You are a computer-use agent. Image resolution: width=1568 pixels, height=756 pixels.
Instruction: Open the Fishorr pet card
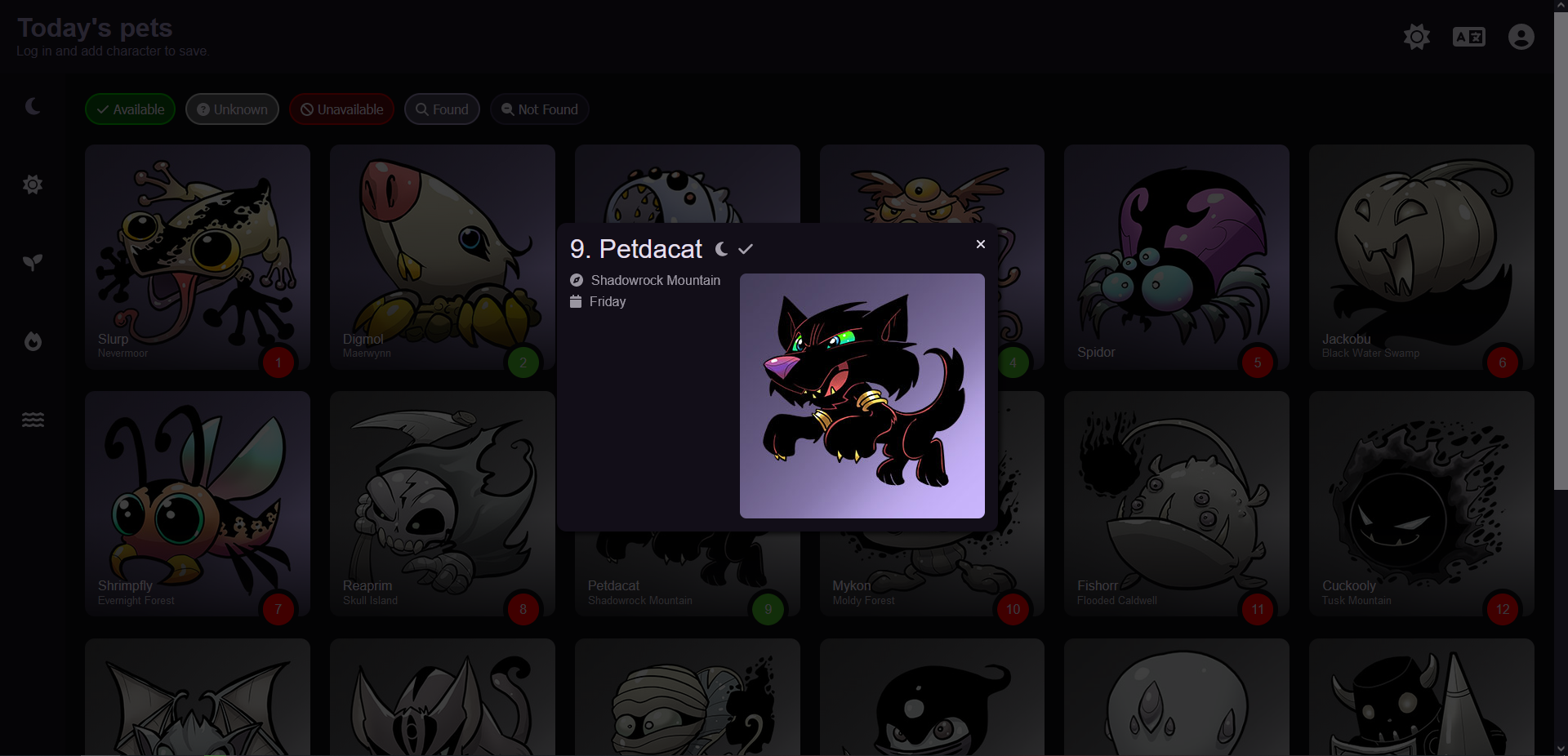tap(1176, 504)
